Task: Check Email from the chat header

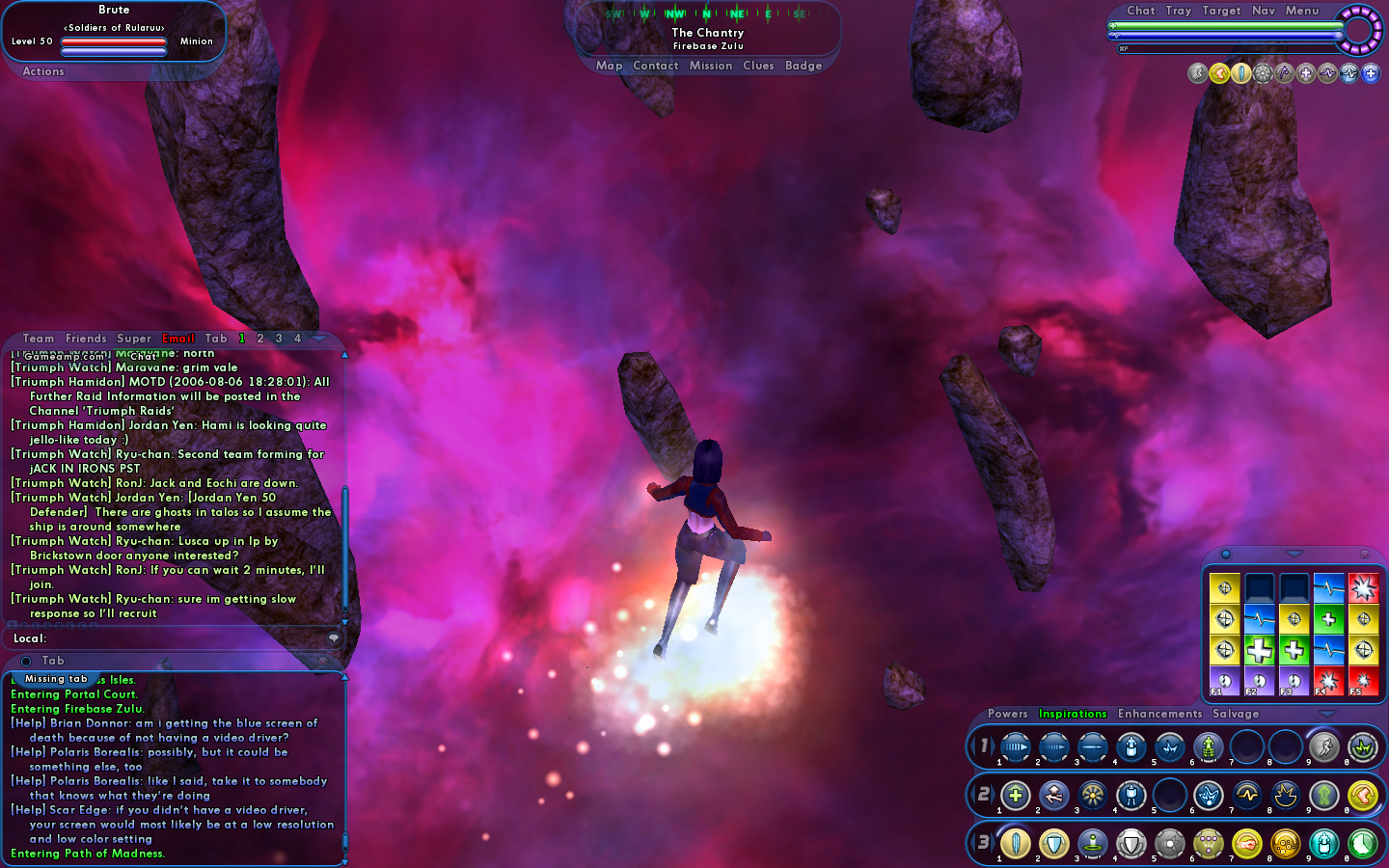Action: click(178, 339)
